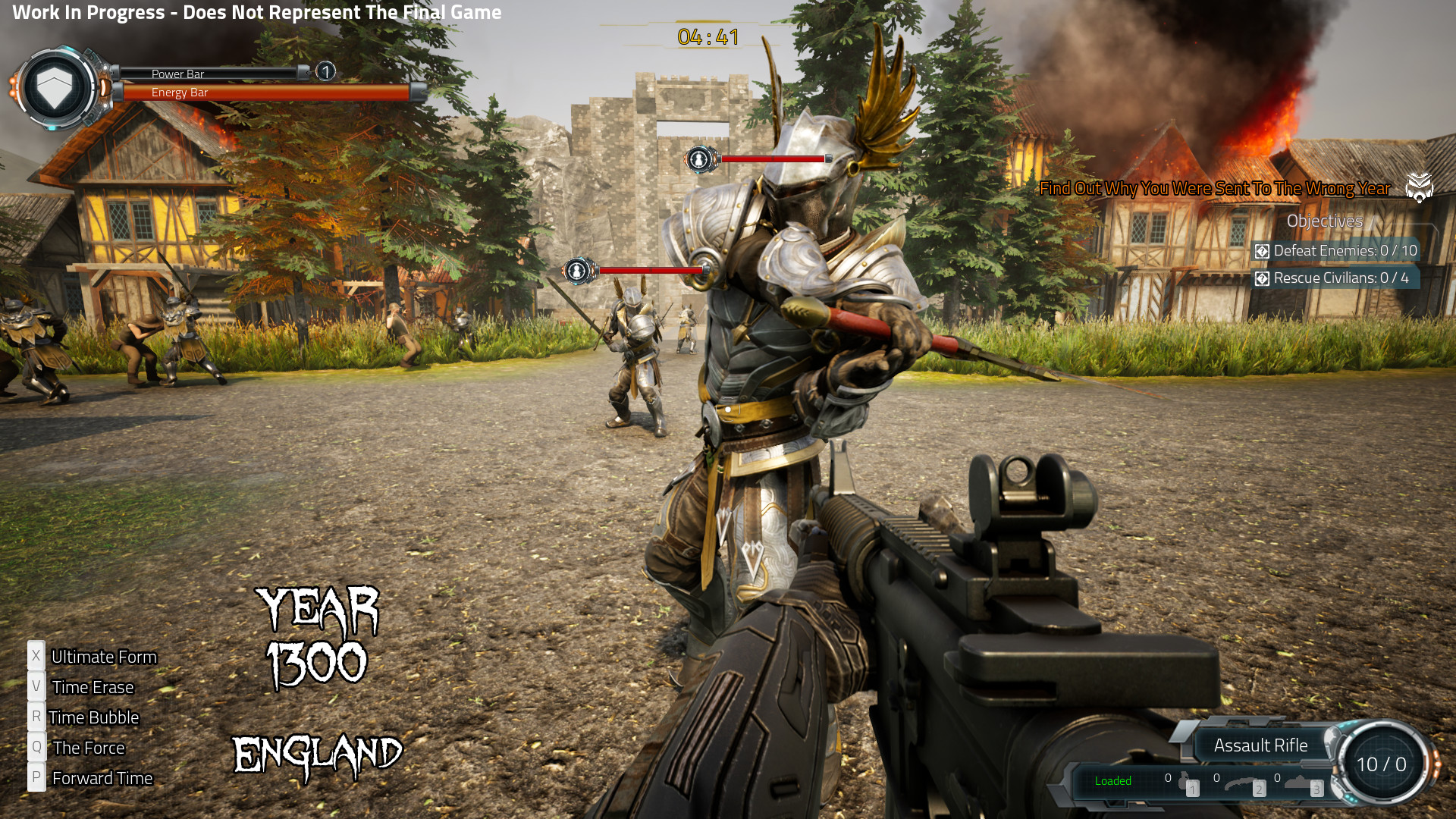Screen dimensions: 1456x819
Task: Click the Forward Time ability
Action: [x=102, y=778]
